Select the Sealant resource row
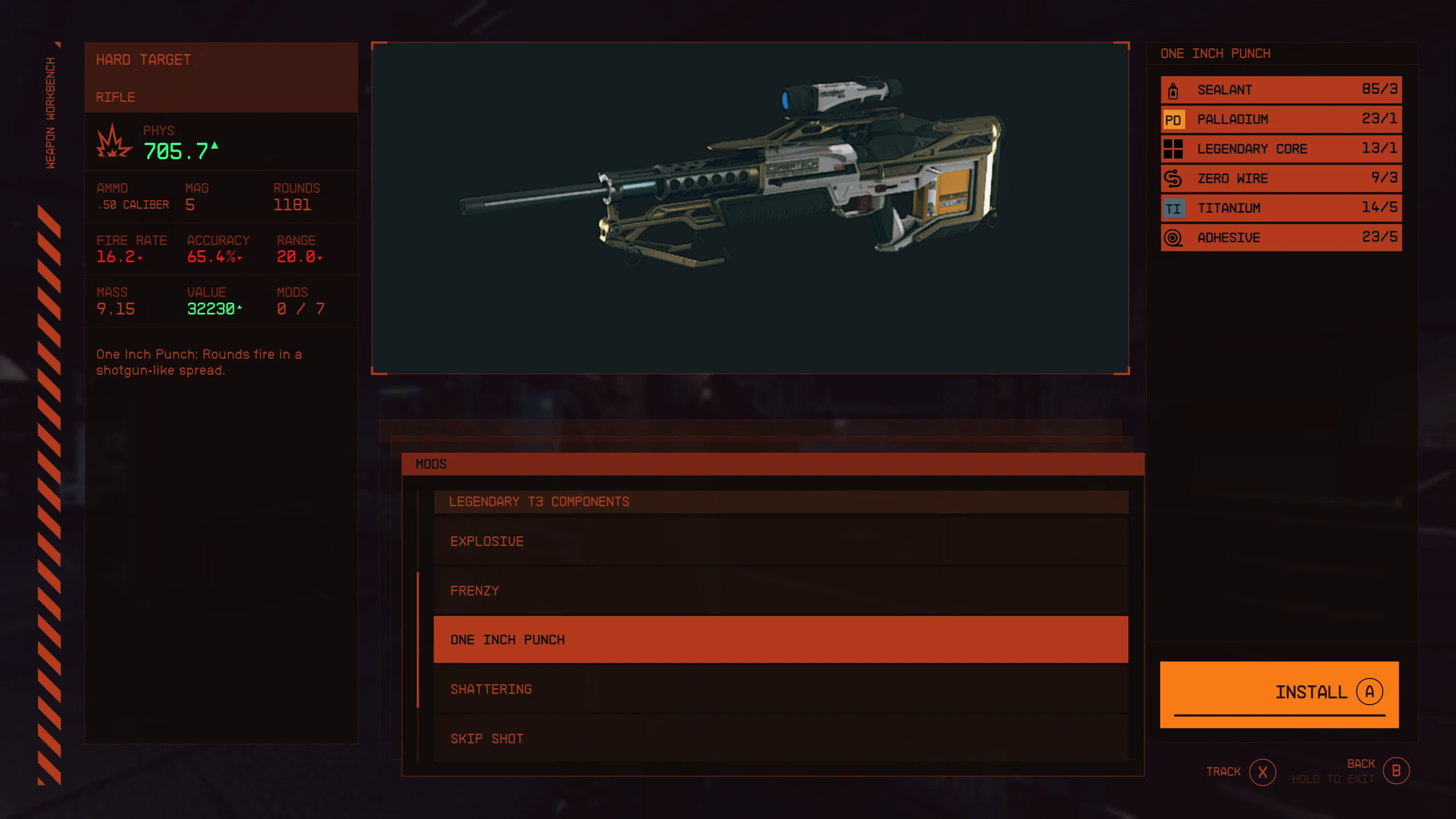The width and height of the screenshot is (1456, 819). [1281, 90]
